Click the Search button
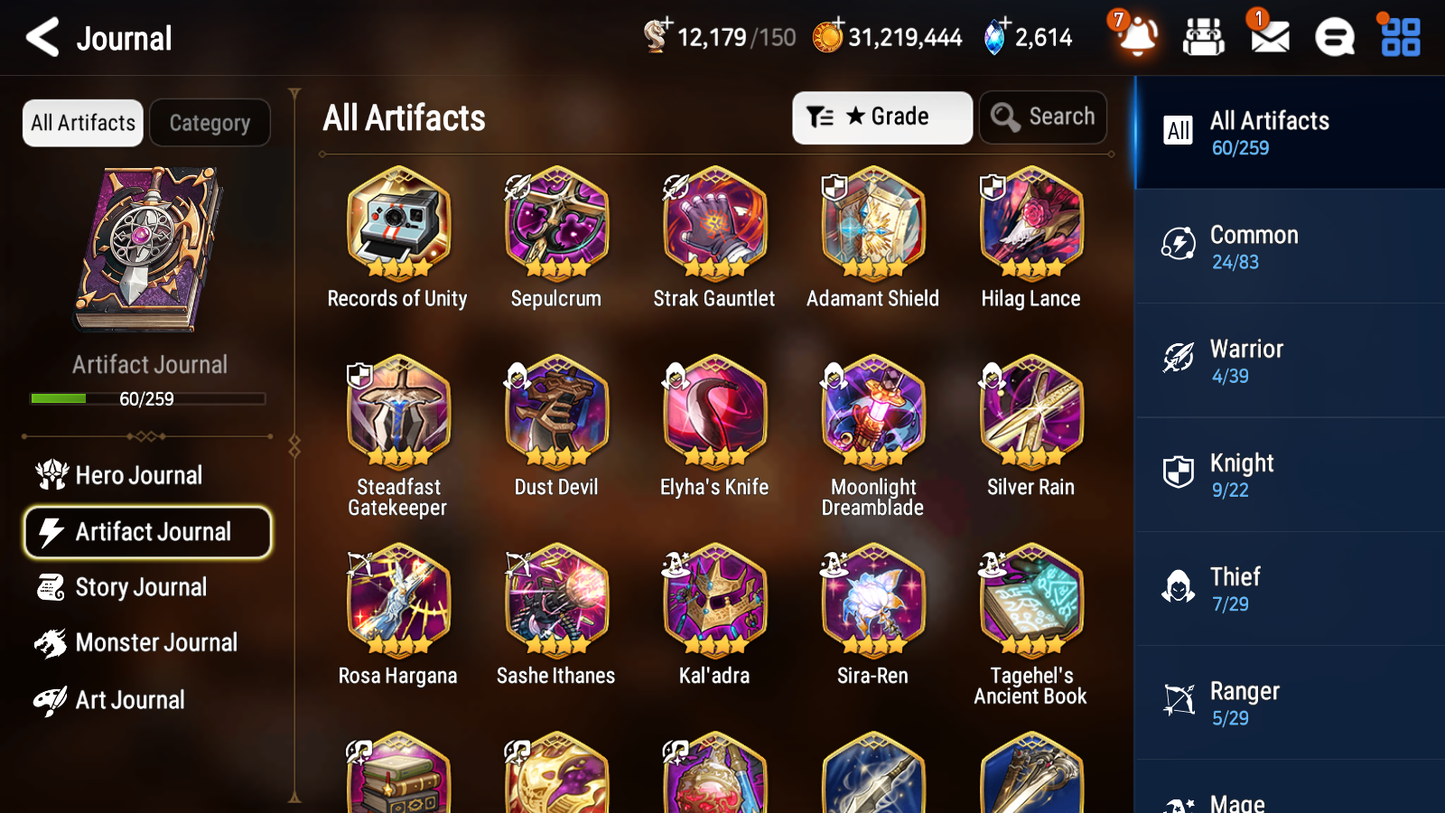Screen dimensions: 1445x813 1043,117
